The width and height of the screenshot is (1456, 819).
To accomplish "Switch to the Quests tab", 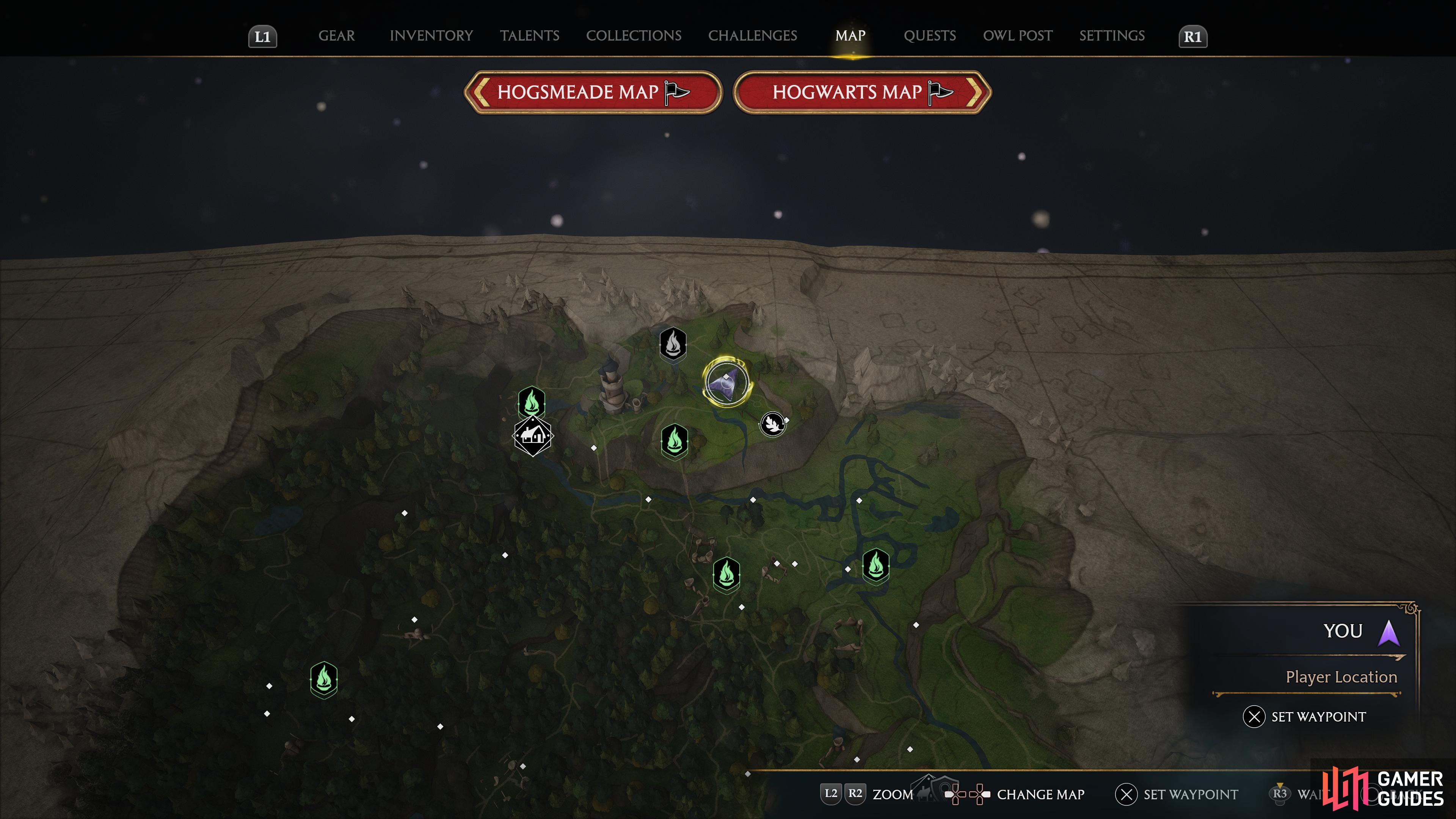I will 929,36.
